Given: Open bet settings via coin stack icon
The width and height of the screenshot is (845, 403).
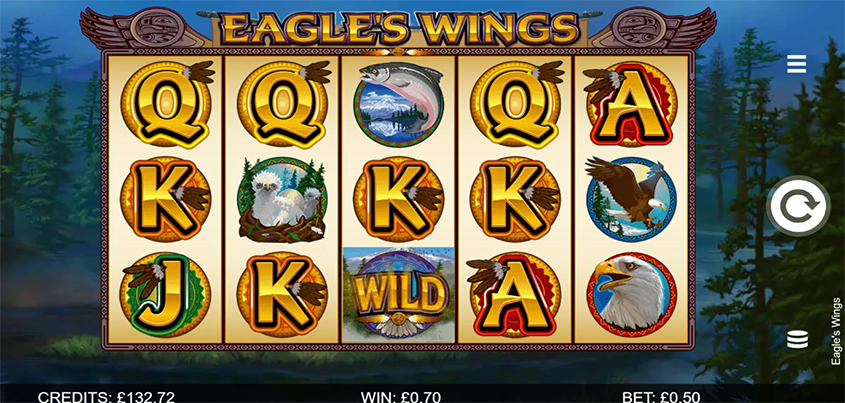Looking at the screenshot, I should [797, 338].
